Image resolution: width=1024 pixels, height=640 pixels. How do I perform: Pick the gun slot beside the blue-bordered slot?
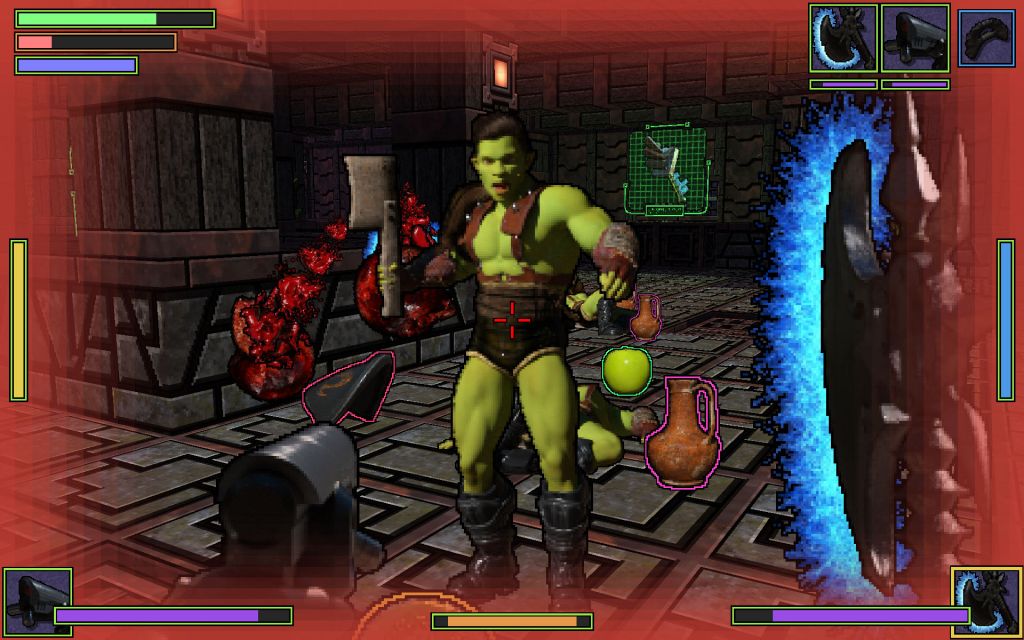tap(915, 38)
